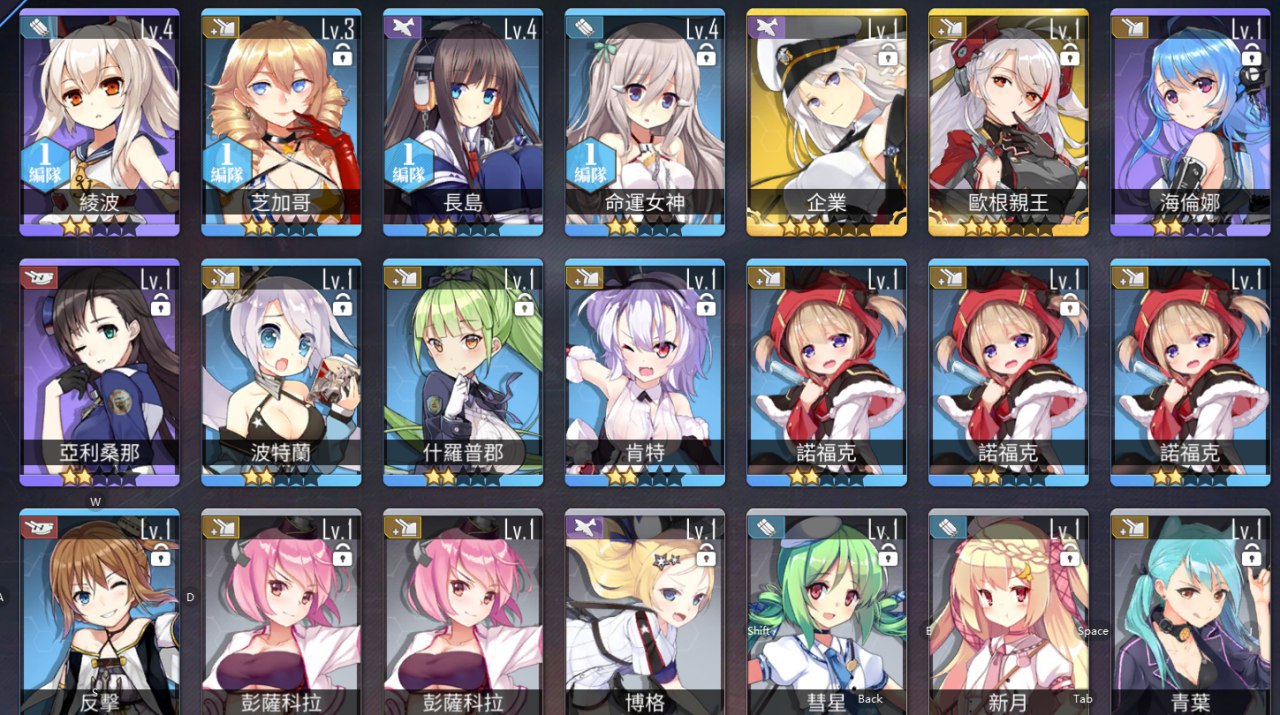Choose the 歐根親王 ship card
This screenshot has height=715, width=1280.
(x=1009, y=120)
